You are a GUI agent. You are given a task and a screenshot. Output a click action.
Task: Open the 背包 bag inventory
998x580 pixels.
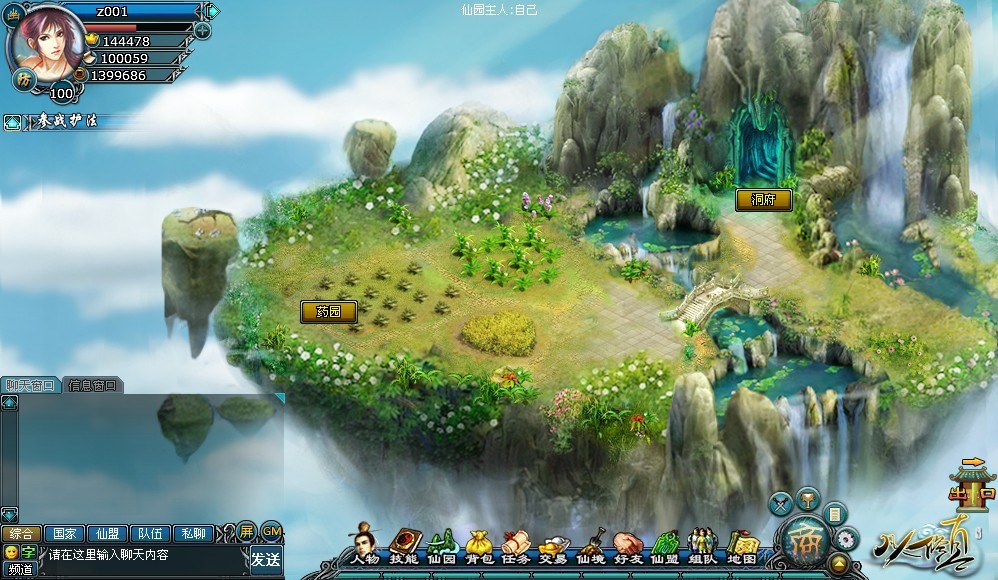point(478,545)
